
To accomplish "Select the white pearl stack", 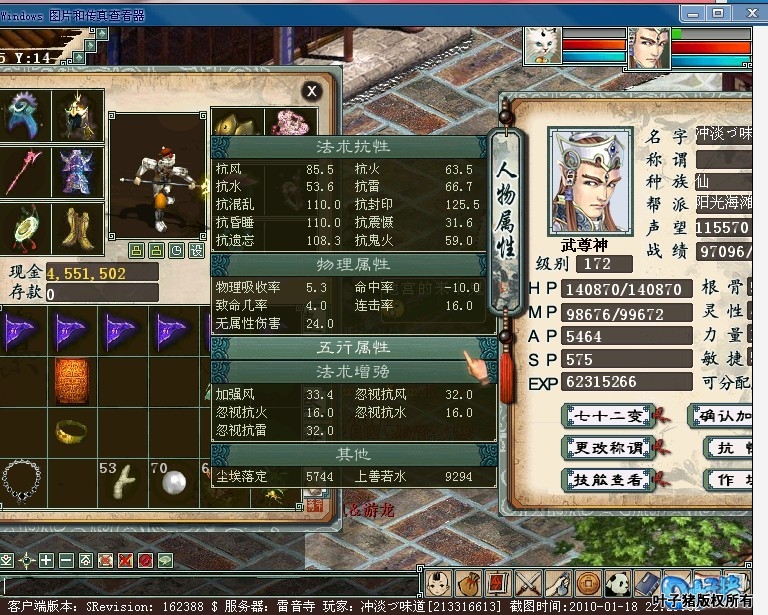I will (x=173, y=483).
